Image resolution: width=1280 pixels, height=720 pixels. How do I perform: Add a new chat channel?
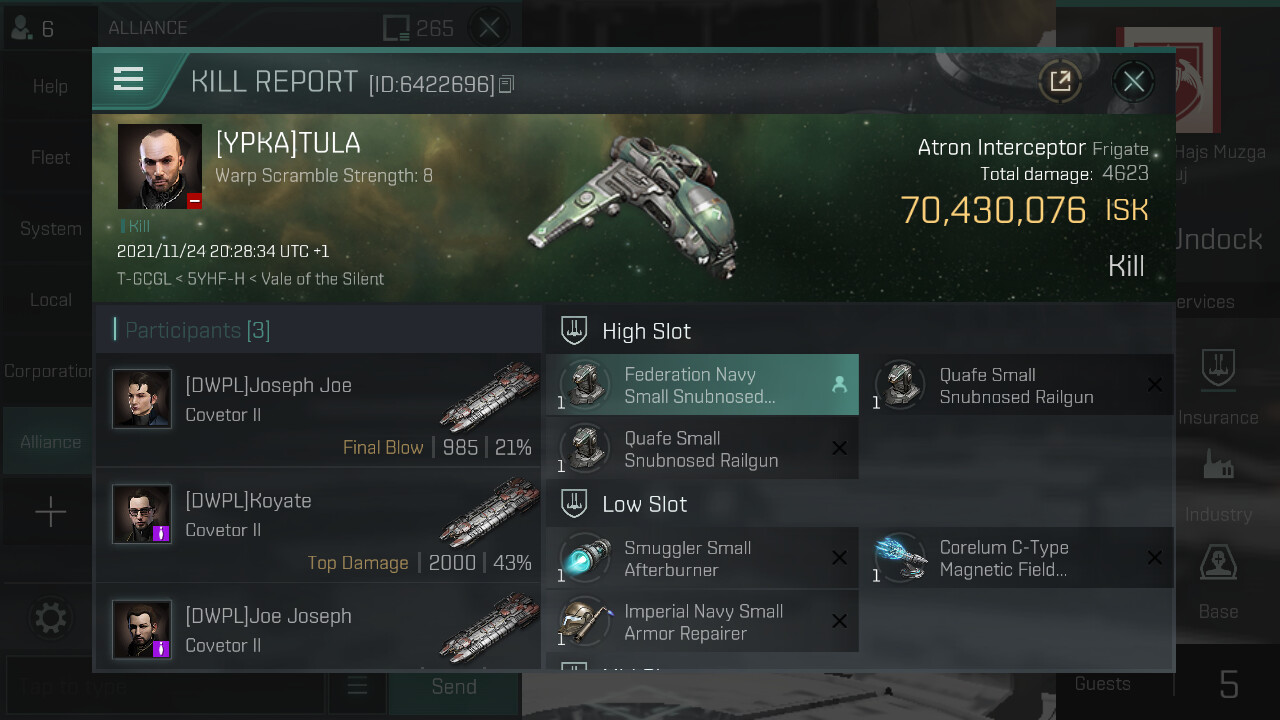pos(50,513)
